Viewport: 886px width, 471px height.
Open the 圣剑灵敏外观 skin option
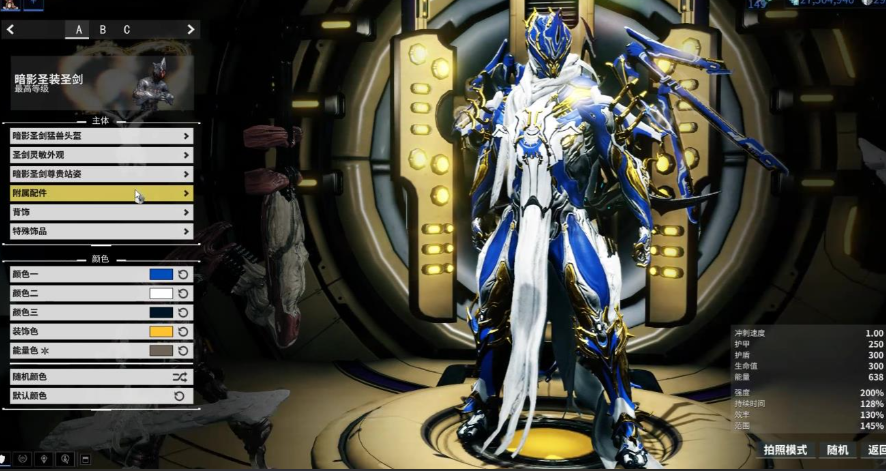click(100, 155)
